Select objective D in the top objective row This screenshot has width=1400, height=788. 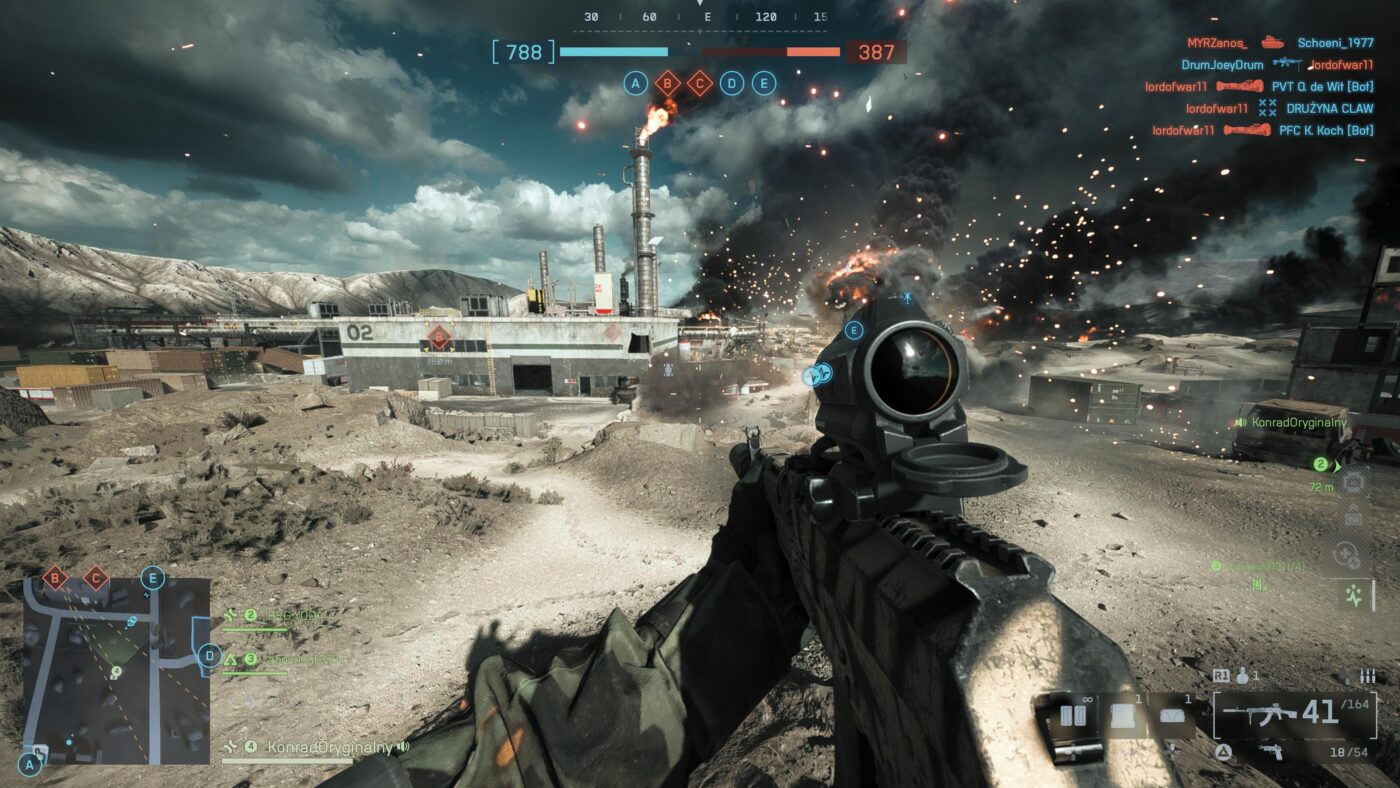click(x=732, y=83)
